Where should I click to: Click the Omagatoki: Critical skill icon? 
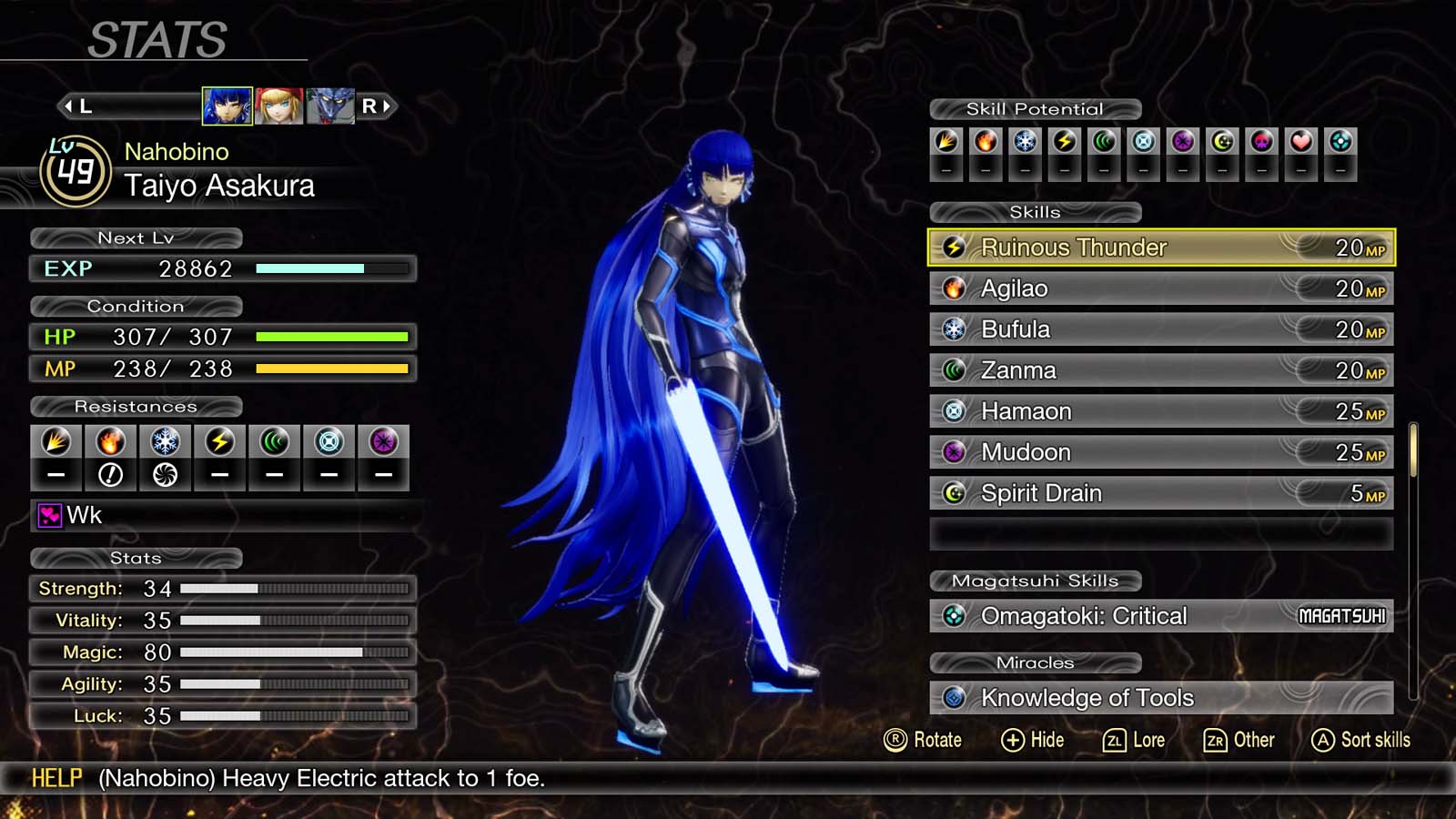952,616
